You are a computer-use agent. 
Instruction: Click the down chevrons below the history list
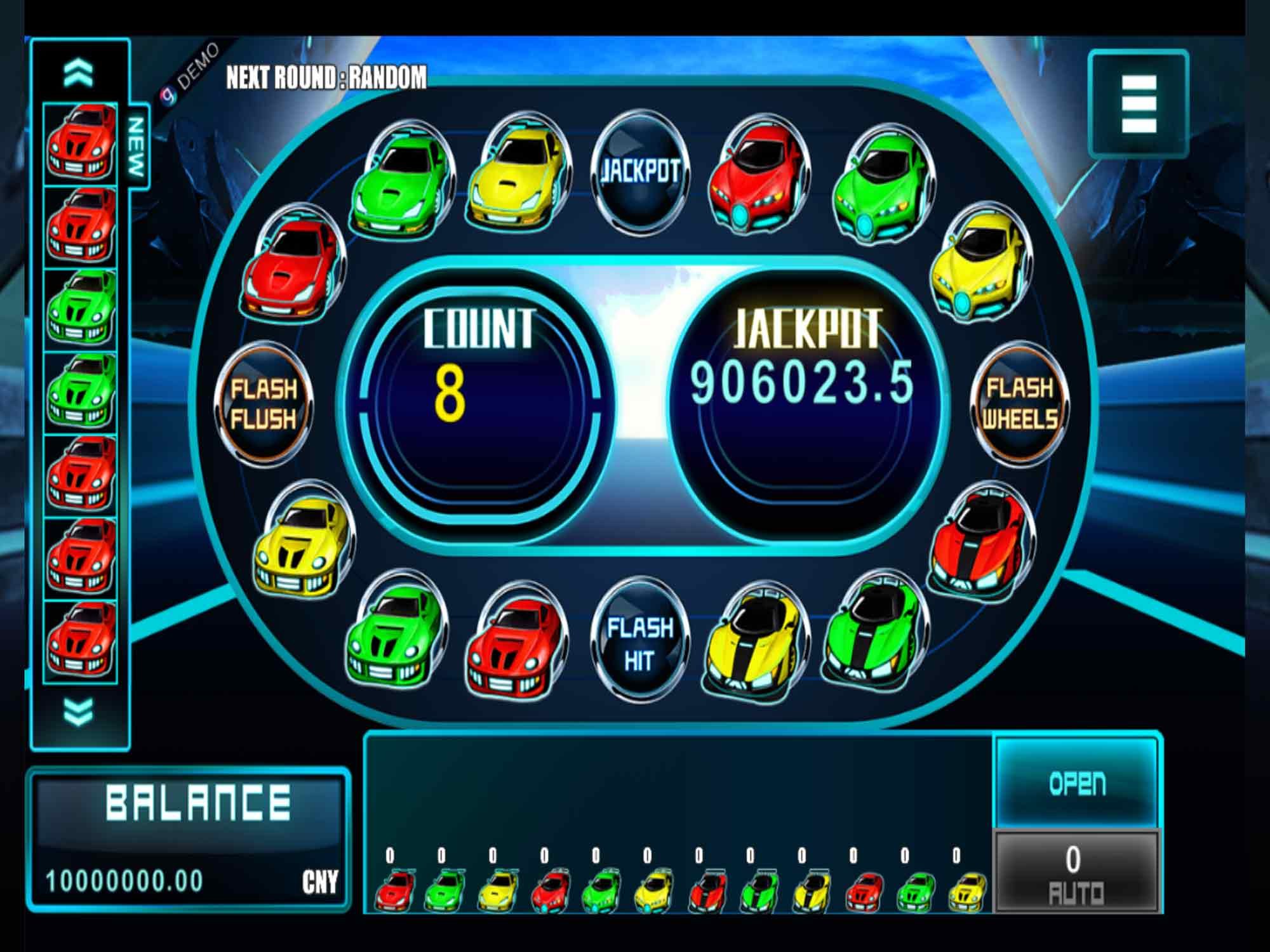[x=79, y=711]
